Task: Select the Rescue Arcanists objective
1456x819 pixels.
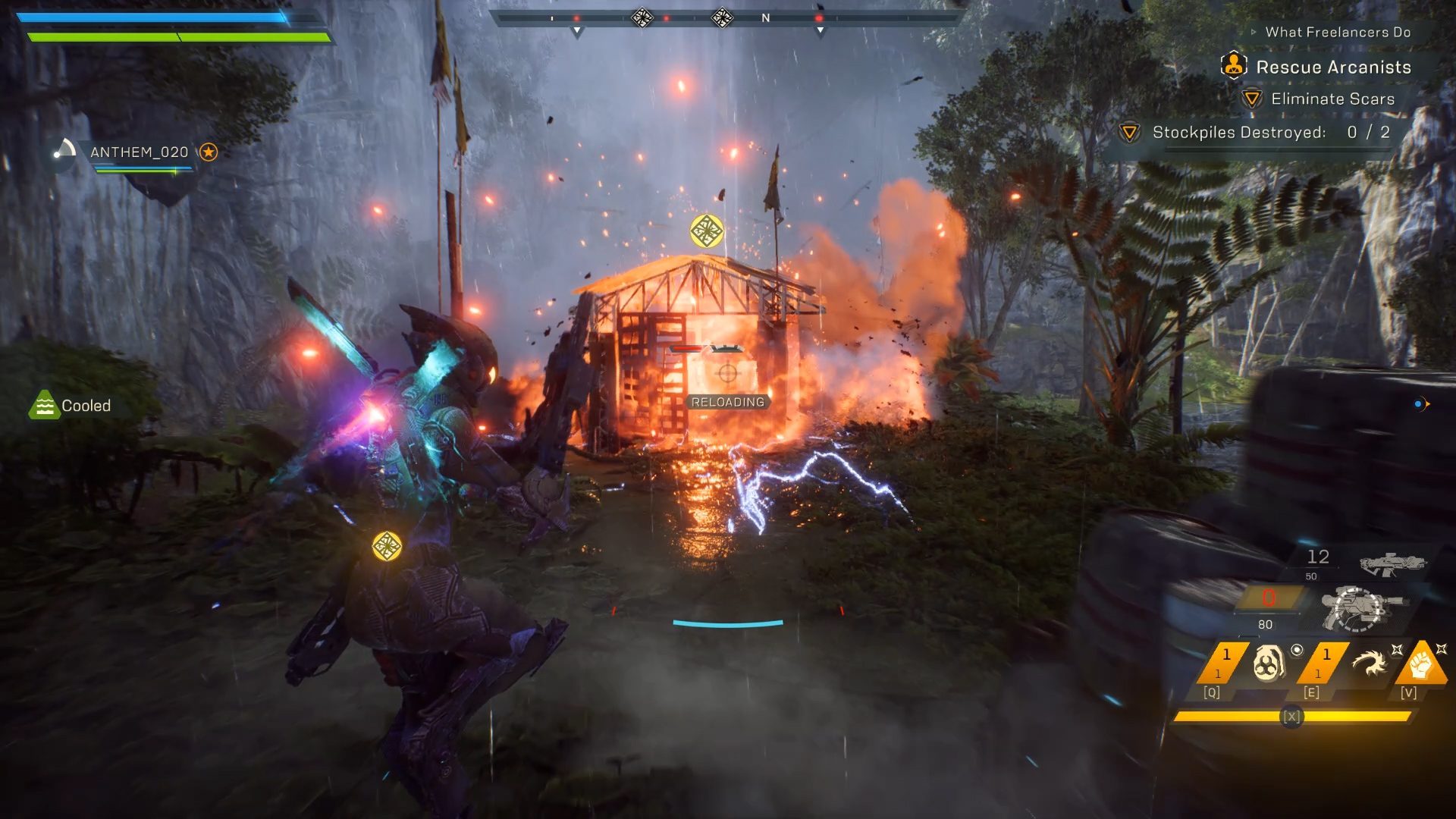Action: [1332, 67]
